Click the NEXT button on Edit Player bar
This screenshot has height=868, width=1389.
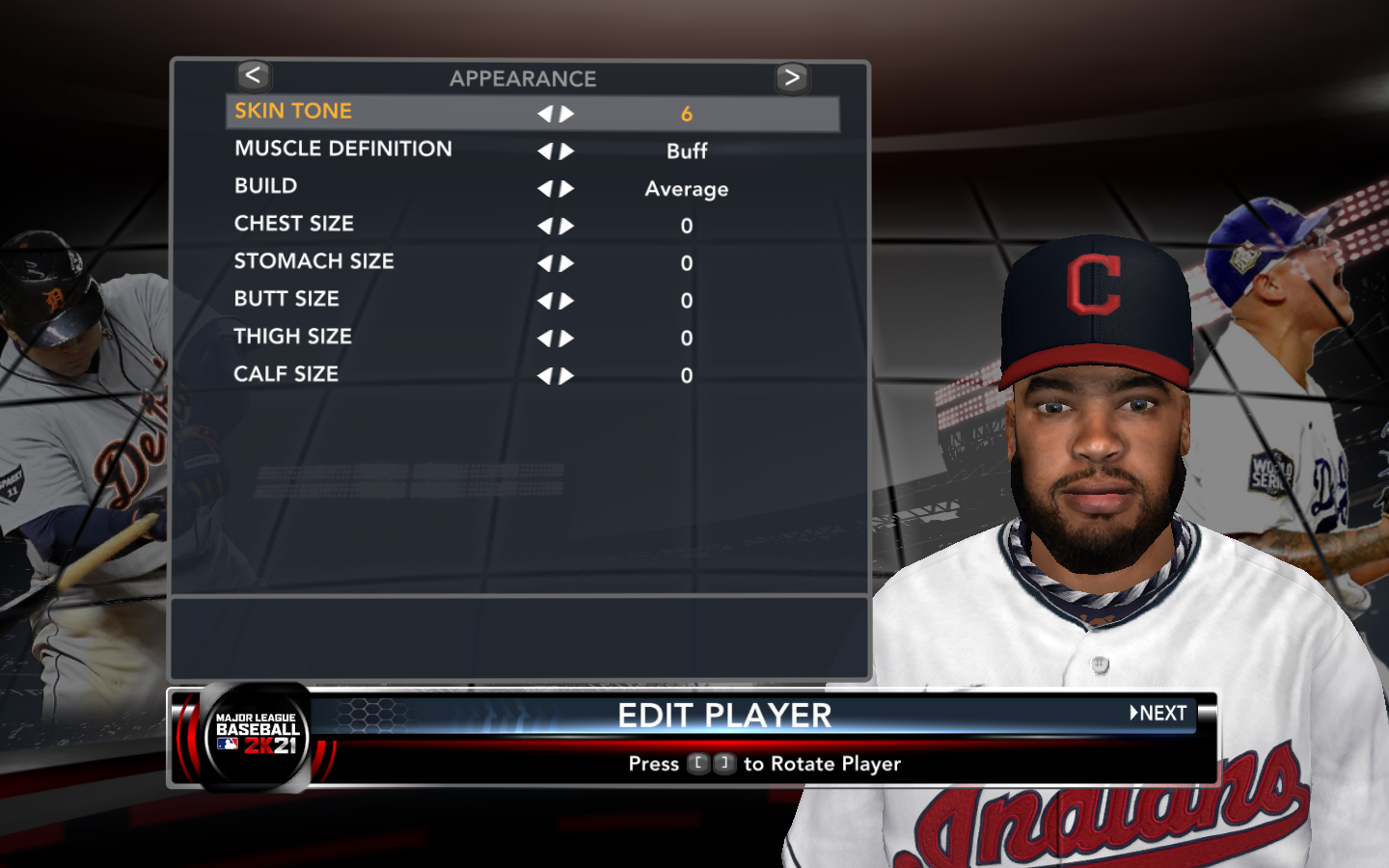1158,714
